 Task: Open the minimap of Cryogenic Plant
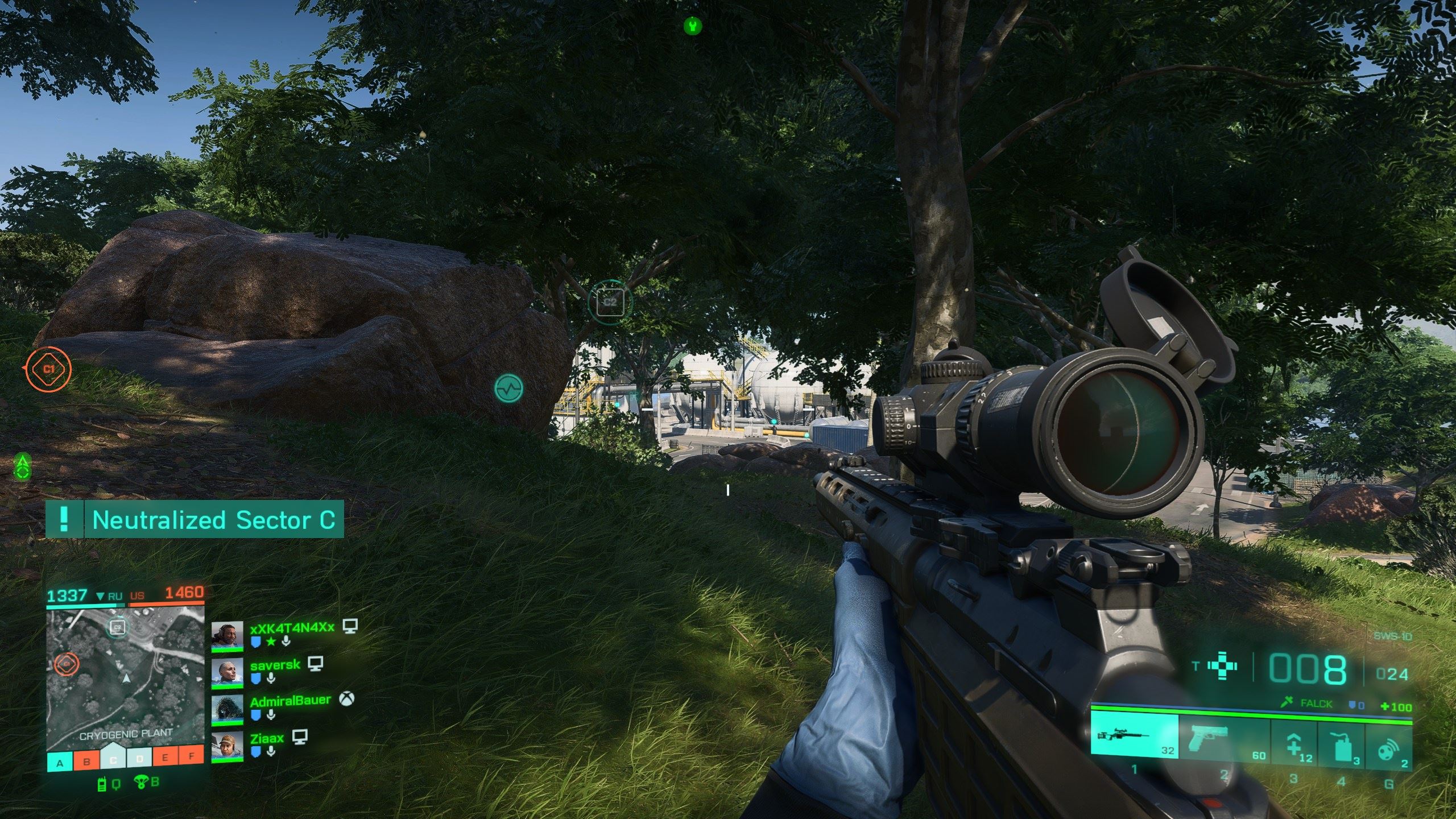(125, 677)
